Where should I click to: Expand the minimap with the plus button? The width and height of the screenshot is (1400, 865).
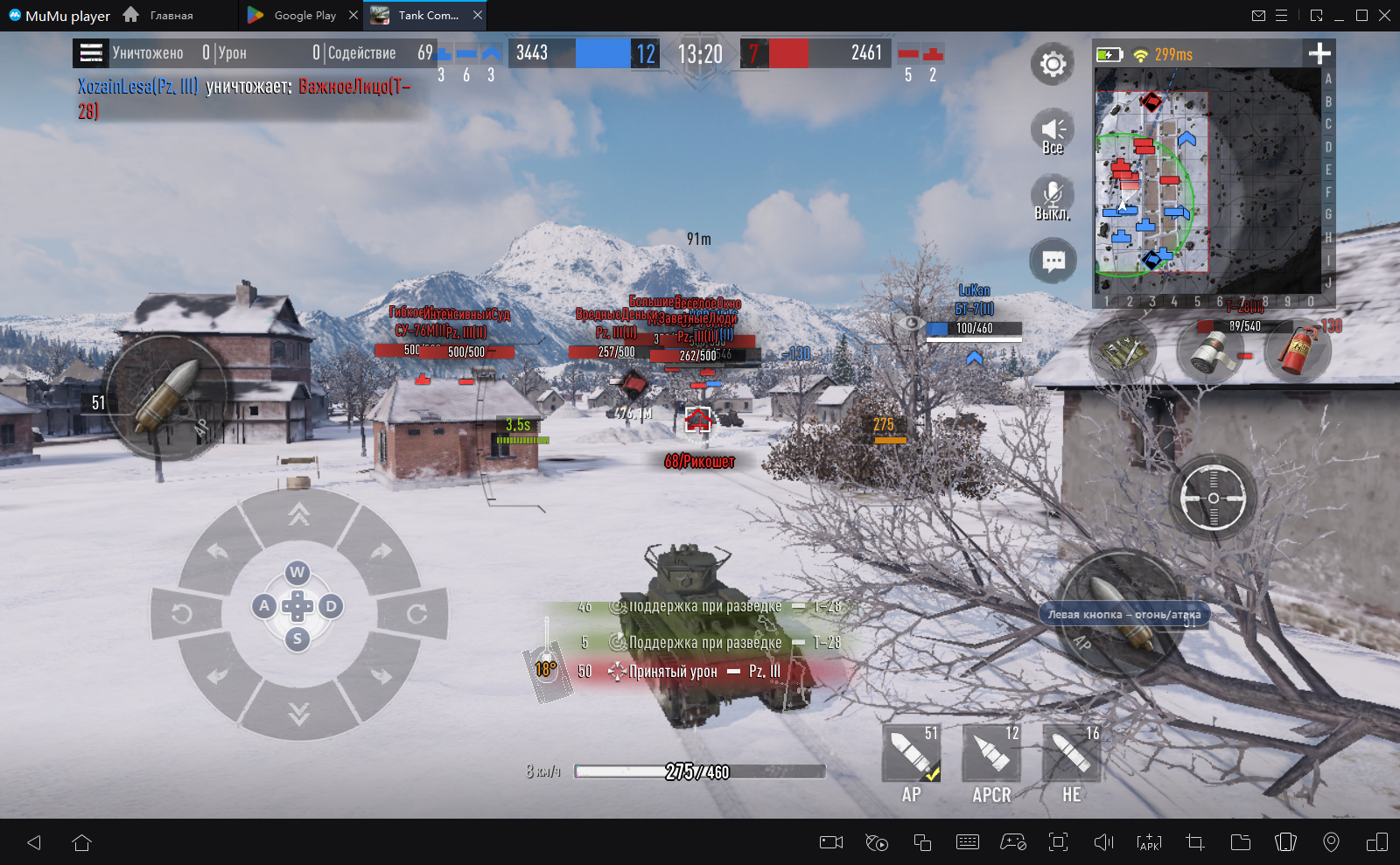[1319, 54]
